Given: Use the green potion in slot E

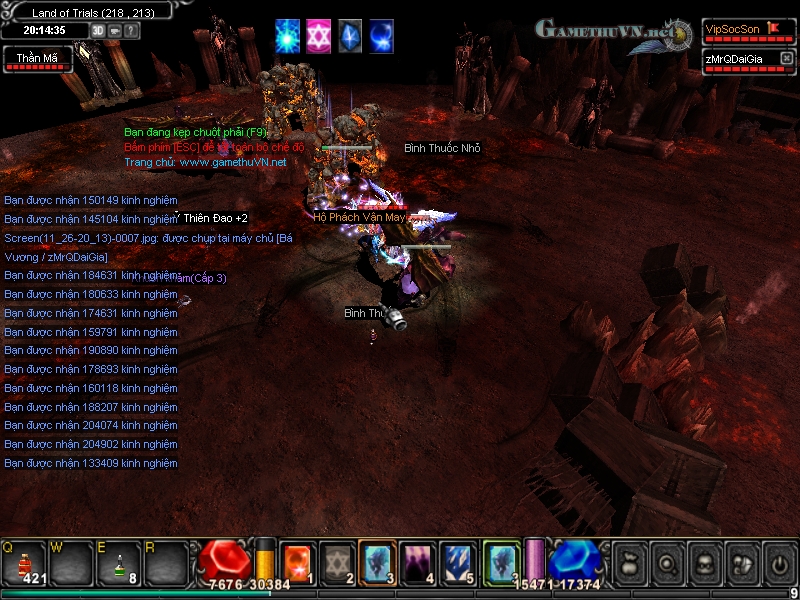Looking at the screenshot, I should tap(120, 564).
